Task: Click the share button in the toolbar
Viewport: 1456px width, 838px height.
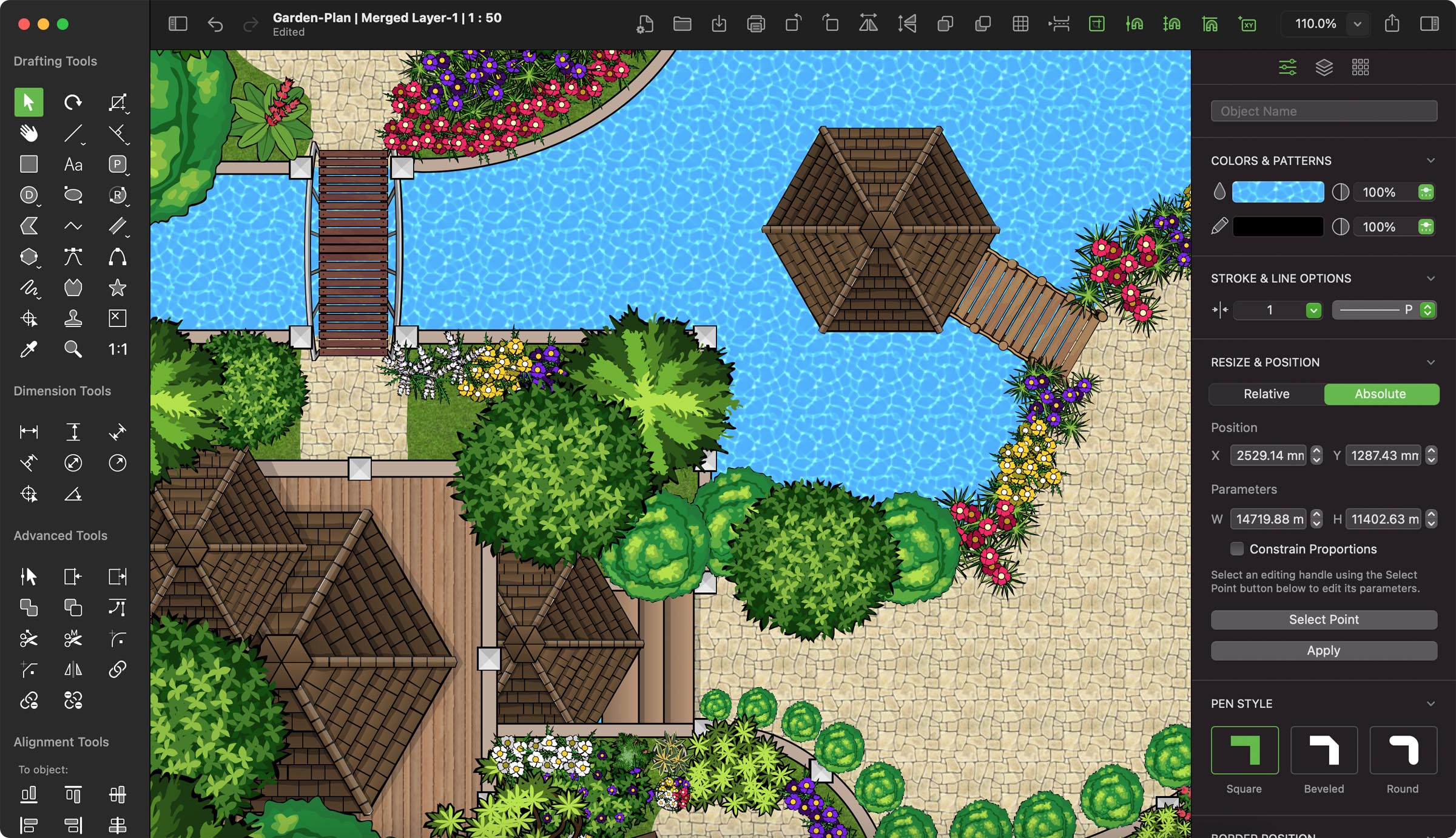Action: click(x=1392, y=24)
